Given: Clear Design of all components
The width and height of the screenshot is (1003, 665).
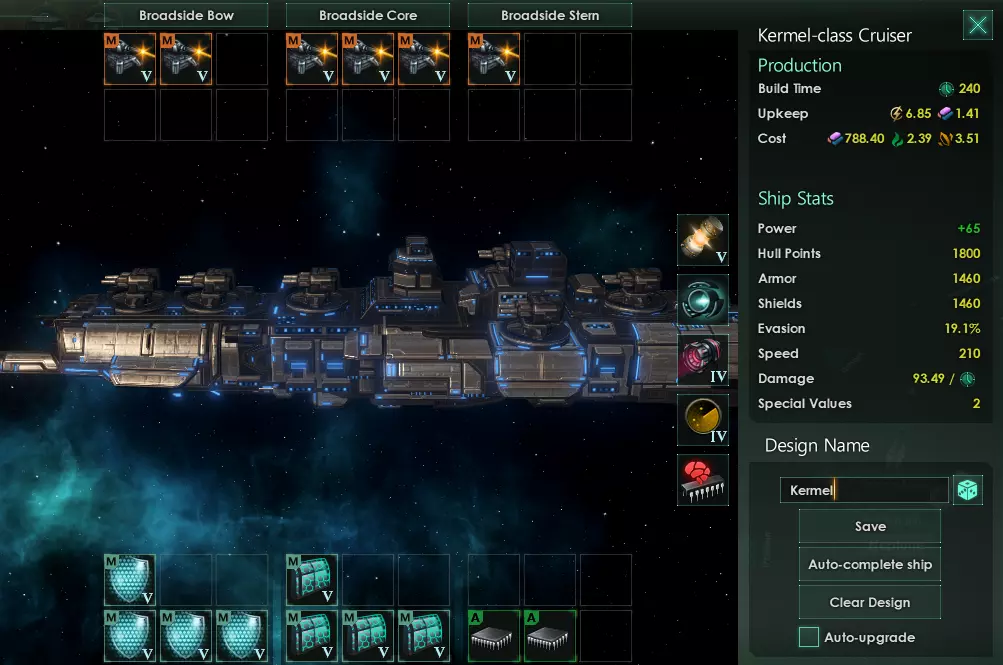Looking at the screenshot, I should tap(870, 603).
